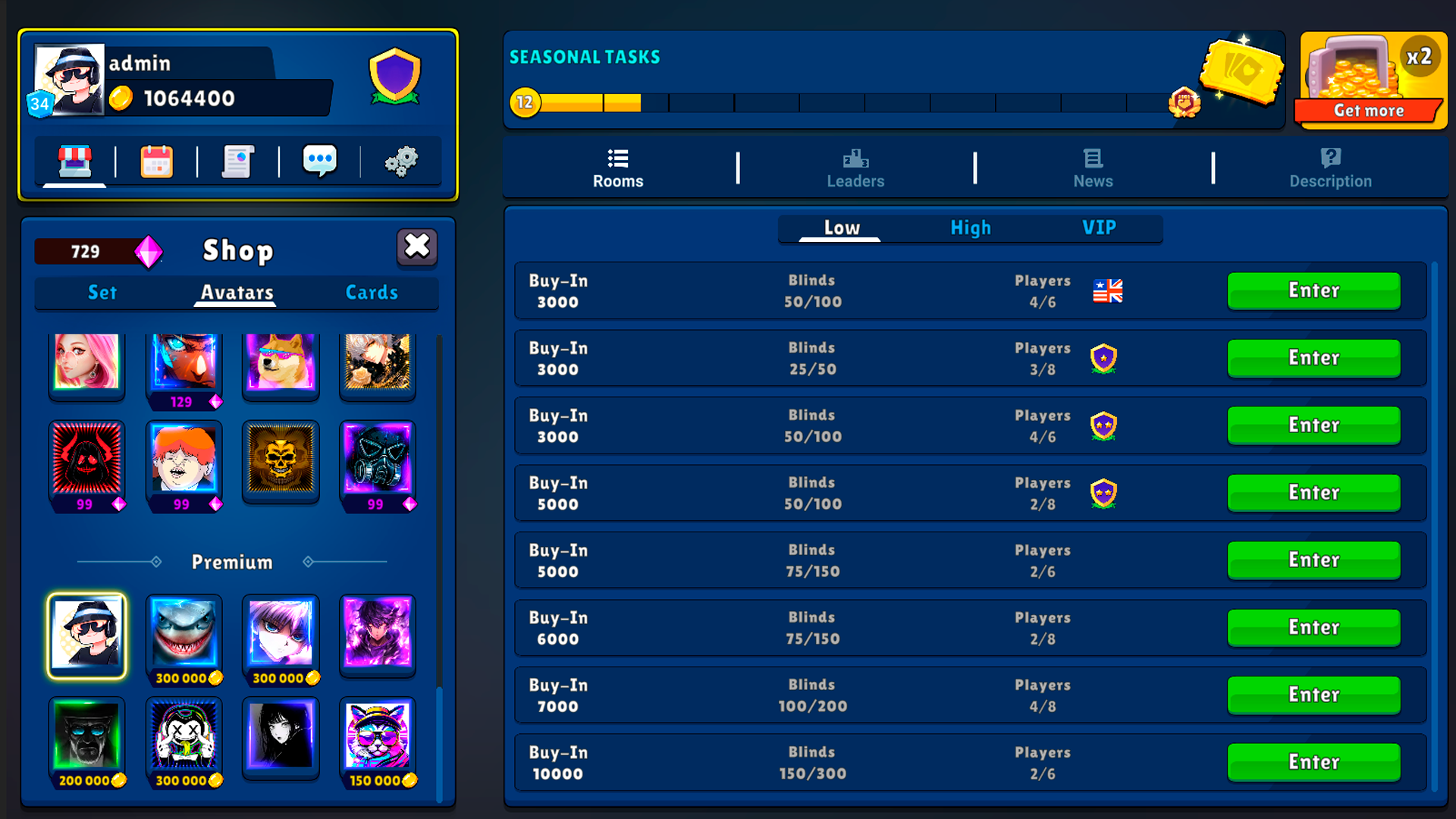Switch to the Cards shop tab
The width and height of the screenshot is (1456, 819).
click(372, 293)
